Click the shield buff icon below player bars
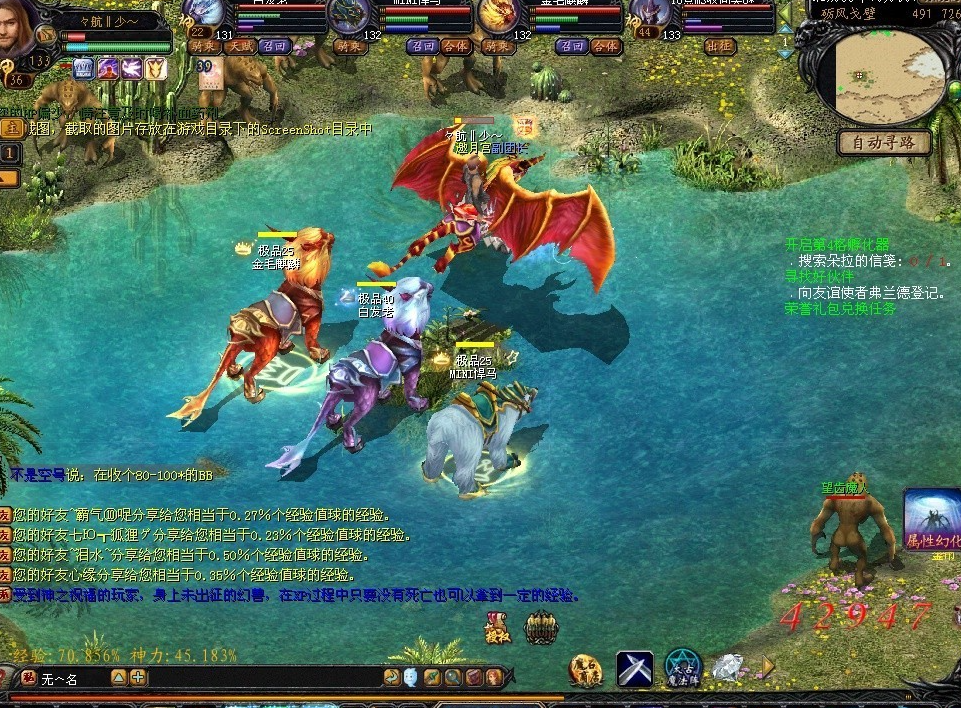Viewport: 961px width, 708px height. tap(156, 68)
